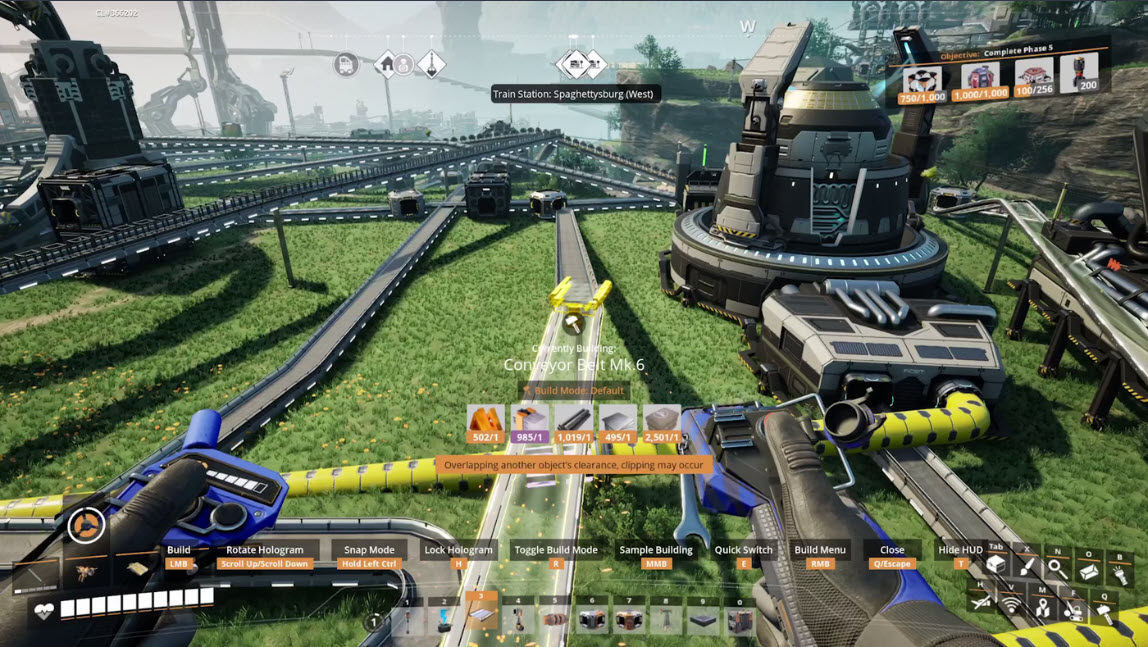Open the inventory crate icon
Image resolution: width=1148 pixels, height=647 pixels.
click(x=995, y=565)
